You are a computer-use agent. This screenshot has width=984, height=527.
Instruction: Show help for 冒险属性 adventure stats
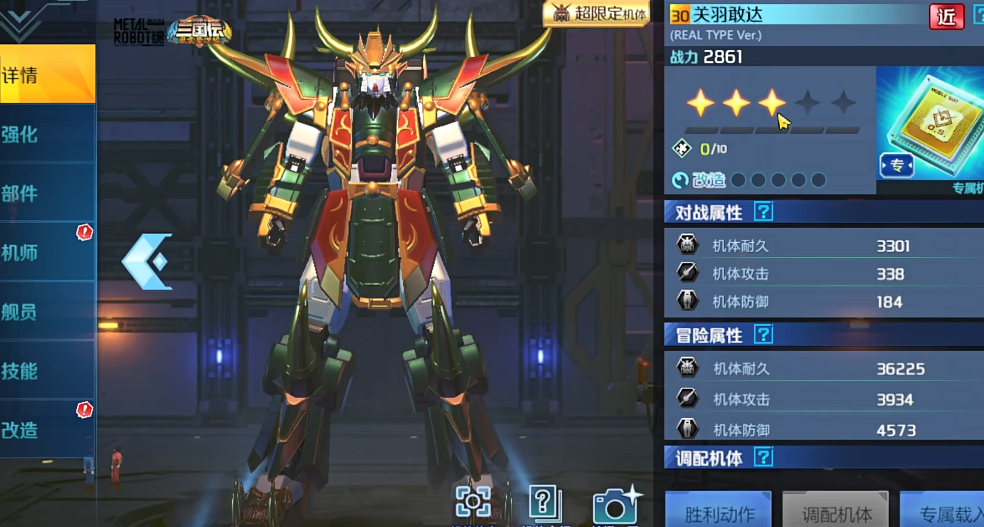[763, 334]
